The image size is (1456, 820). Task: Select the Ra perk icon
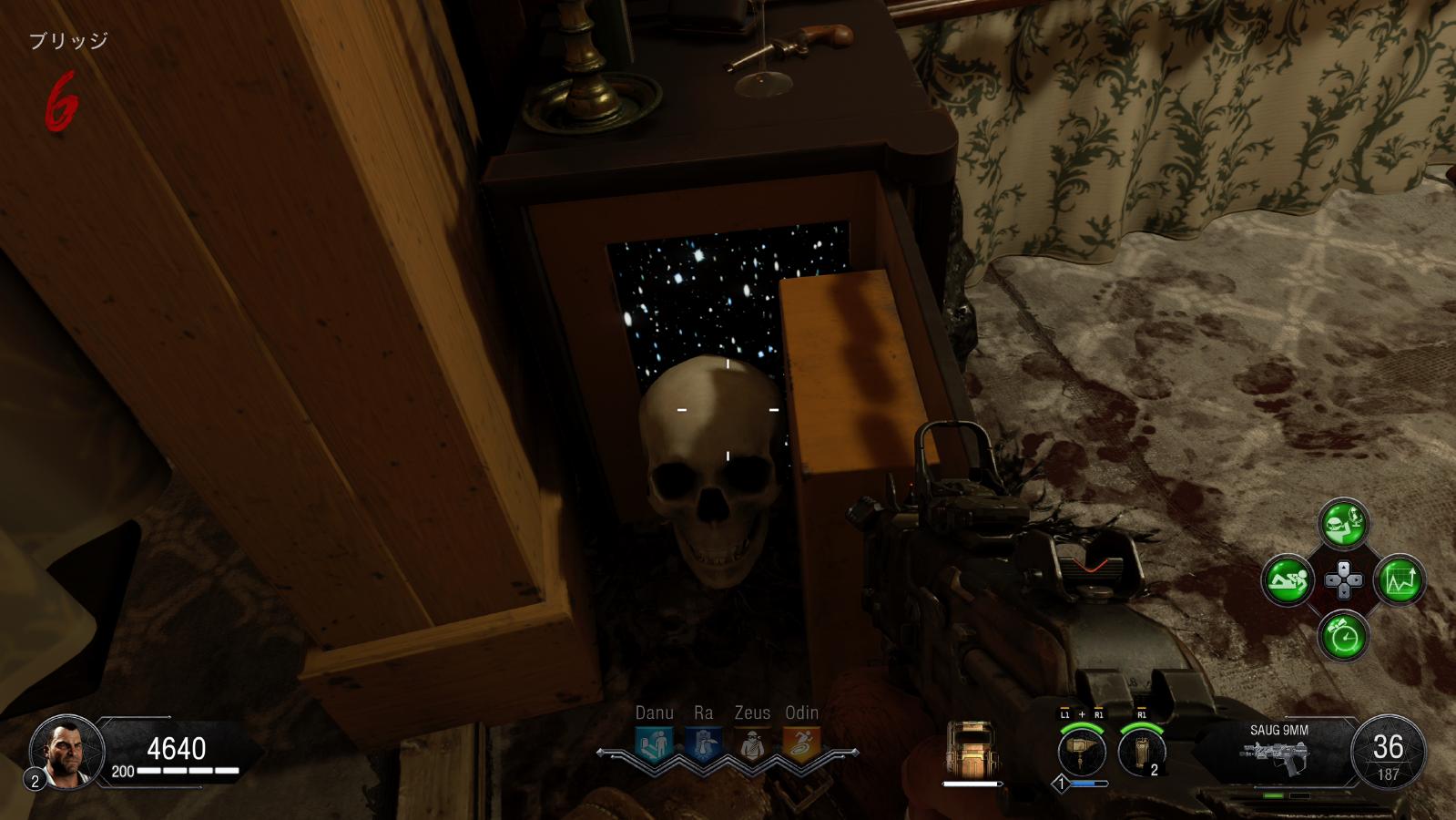(702, 744)
